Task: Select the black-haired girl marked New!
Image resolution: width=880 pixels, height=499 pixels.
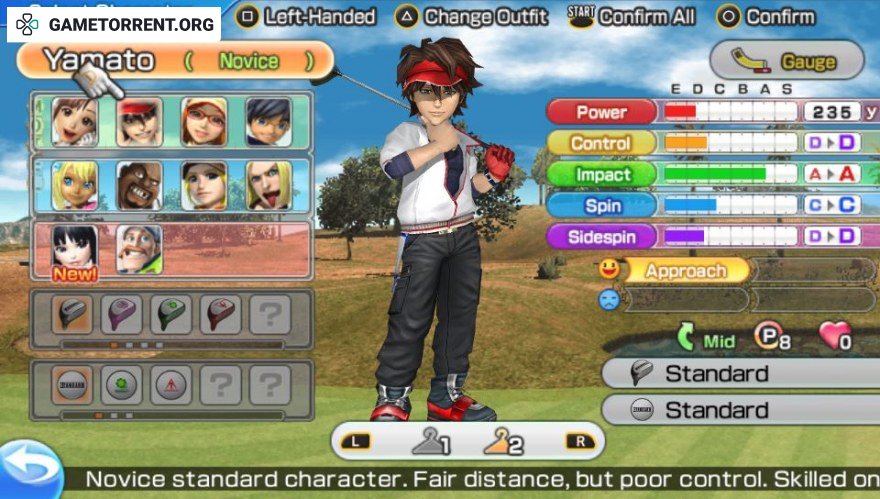Action: coord(75,248)
